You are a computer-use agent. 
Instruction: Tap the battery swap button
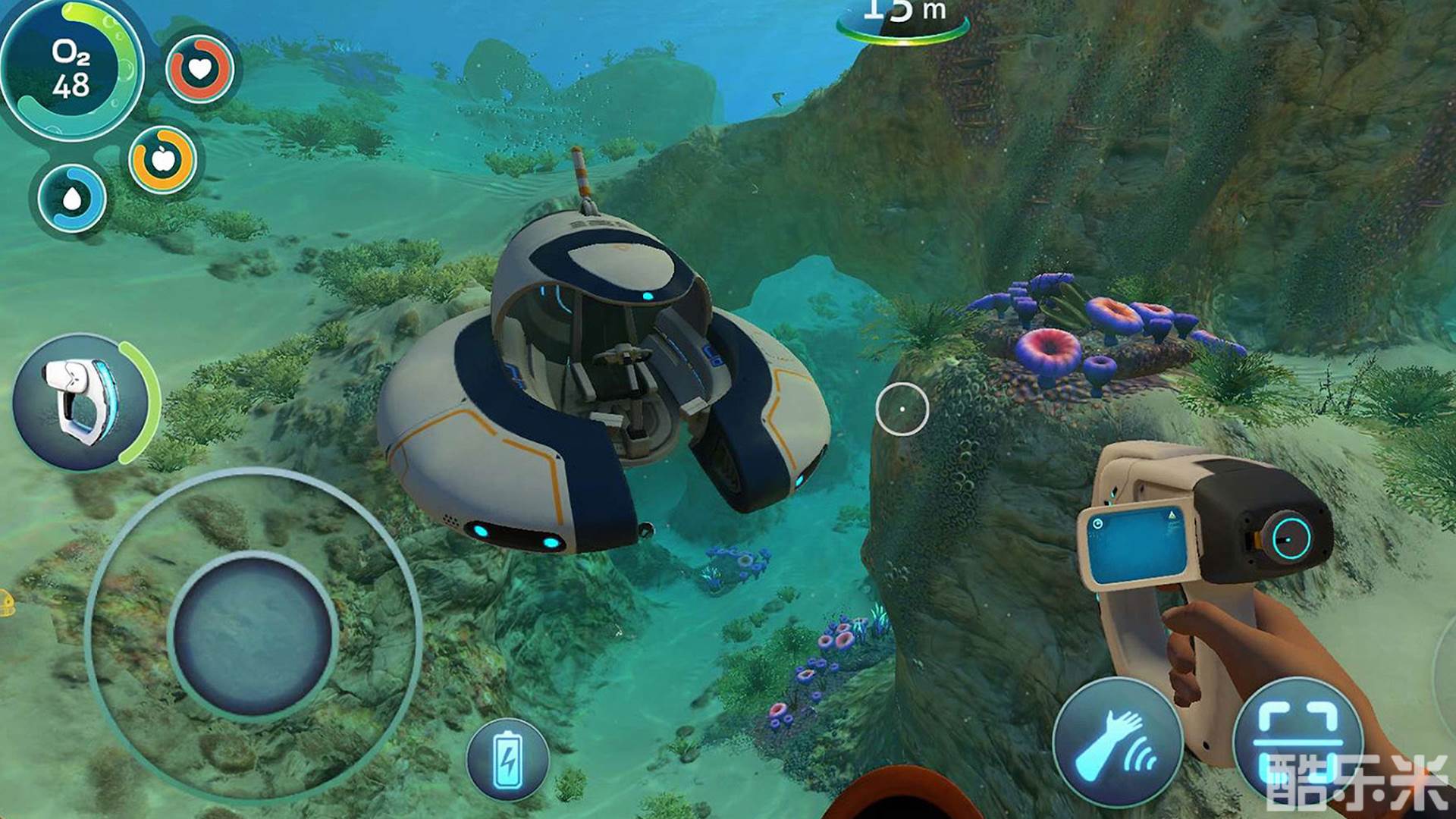pos(508,760)
